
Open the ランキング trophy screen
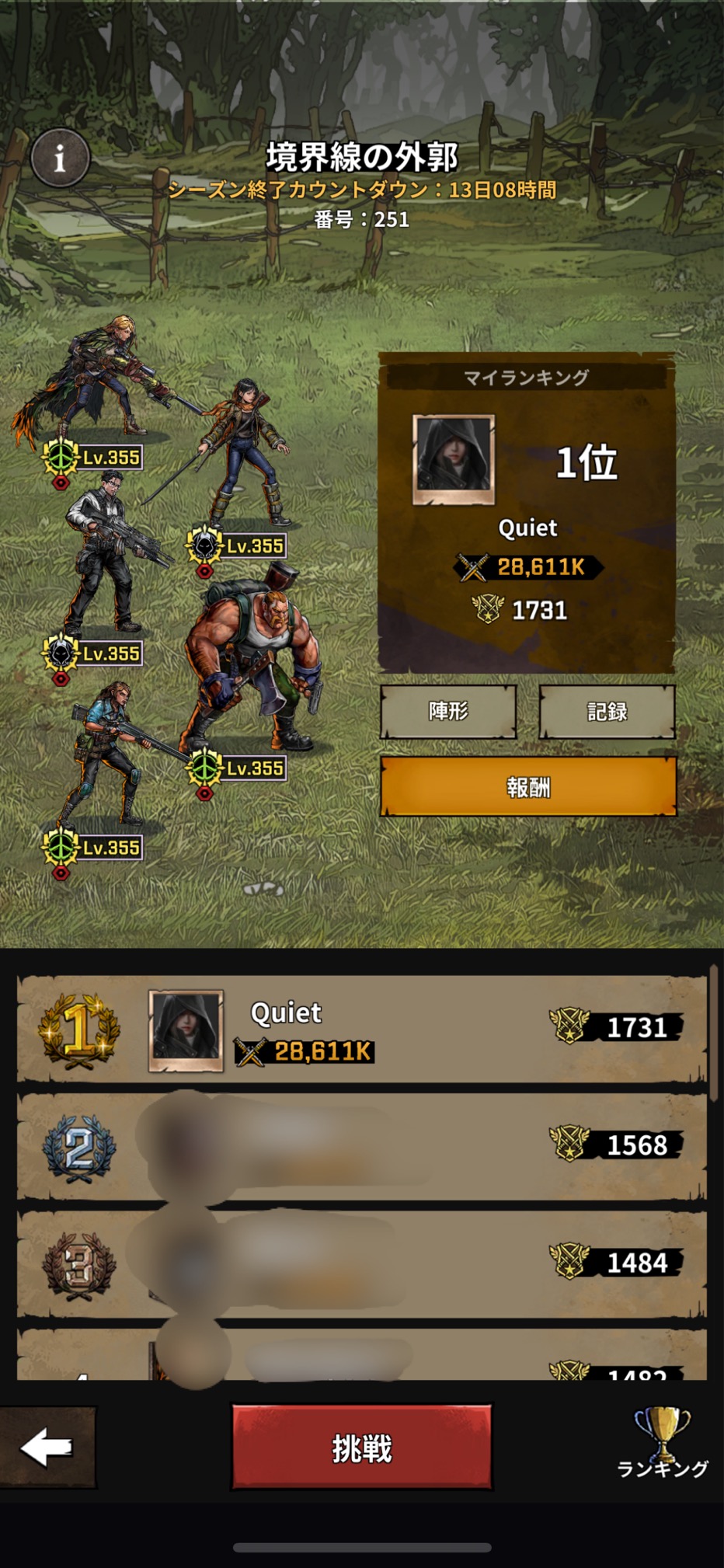pyautogui.click(x=662, y=1442)
